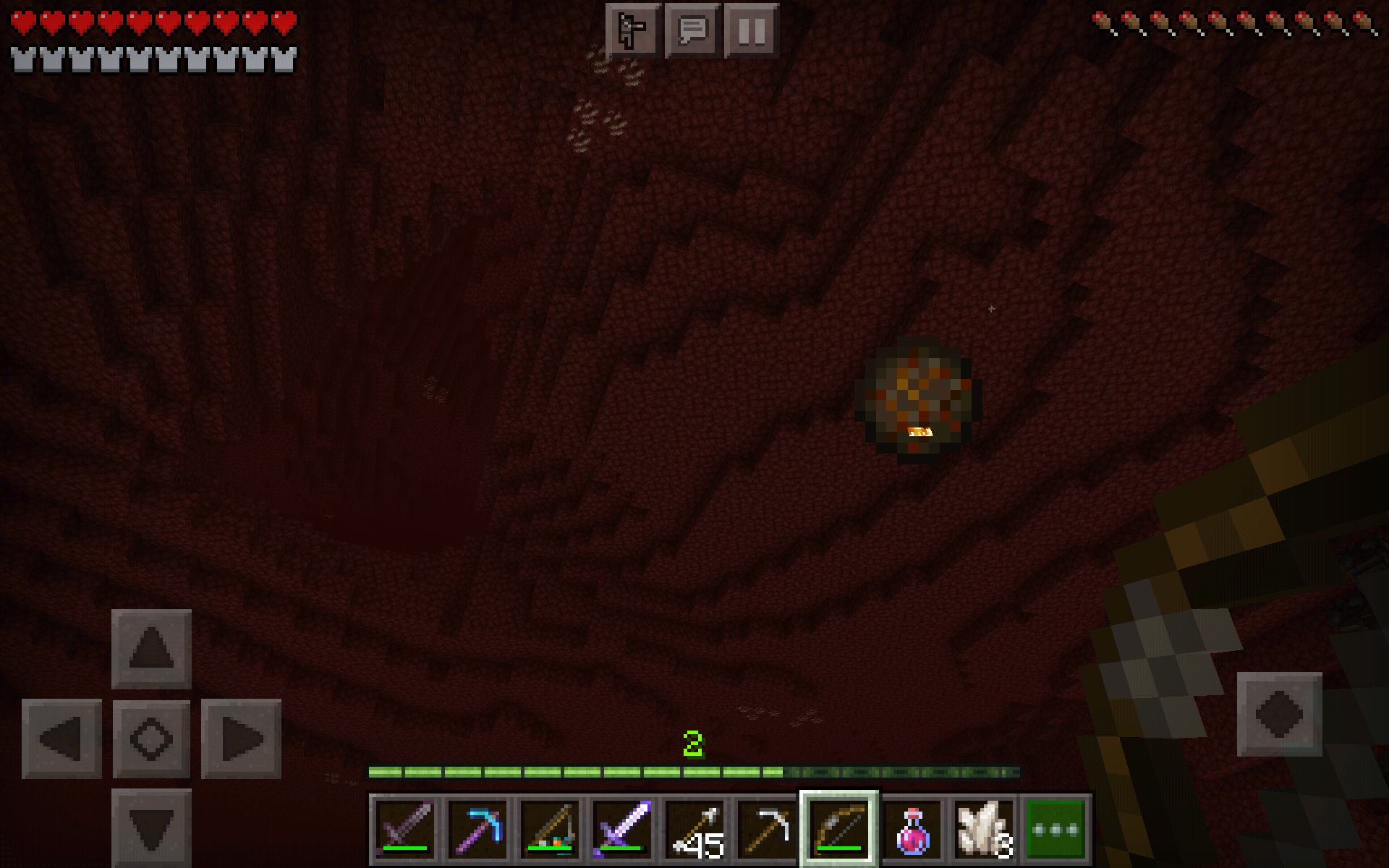Tap the forward arrow on the D-pad
The height and width of the screenshot is (868, 1389).
[x=151, y=649]
